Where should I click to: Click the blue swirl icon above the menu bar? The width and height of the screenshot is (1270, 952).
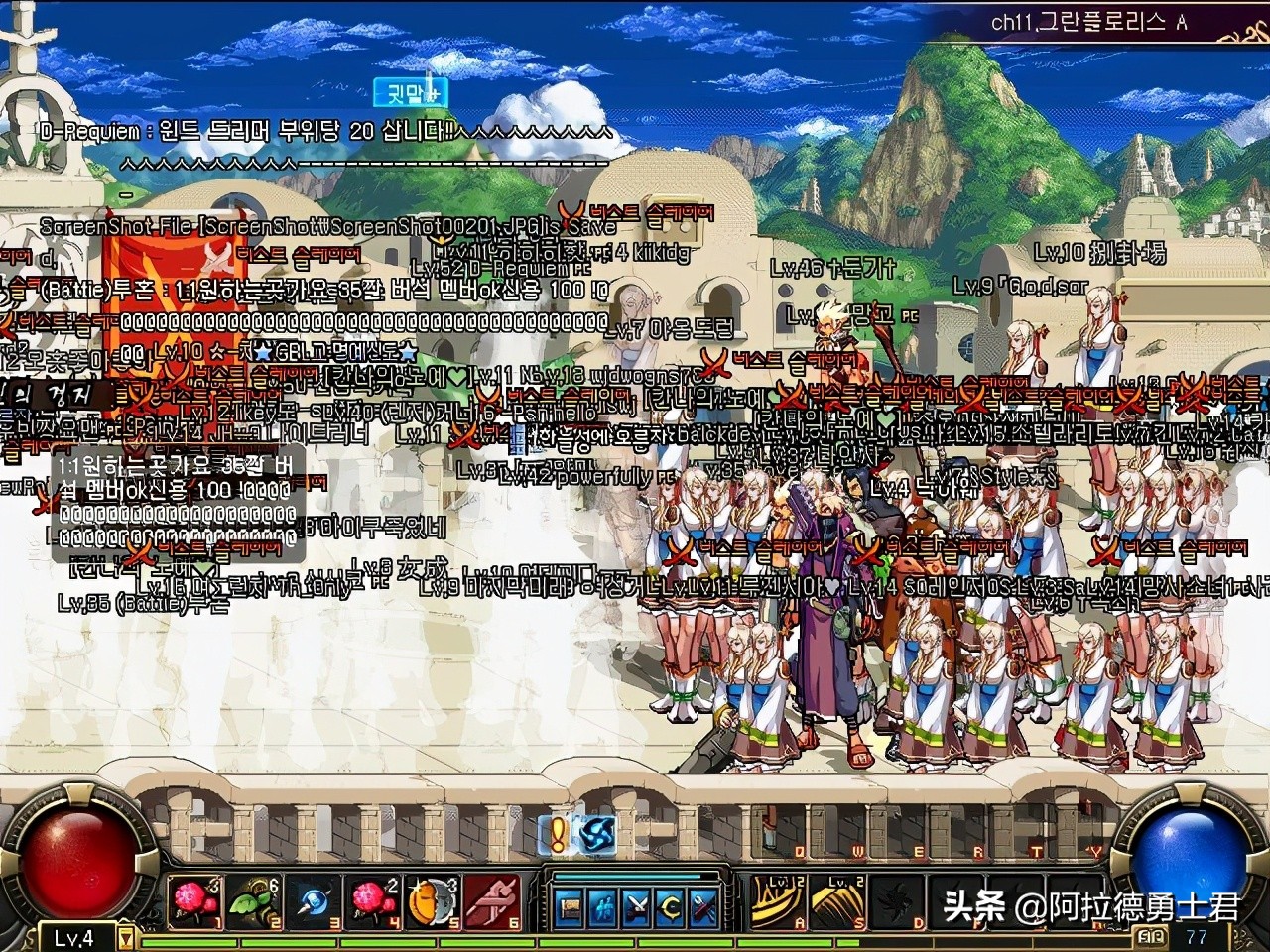pyautogui.click(x=597, y=833)
